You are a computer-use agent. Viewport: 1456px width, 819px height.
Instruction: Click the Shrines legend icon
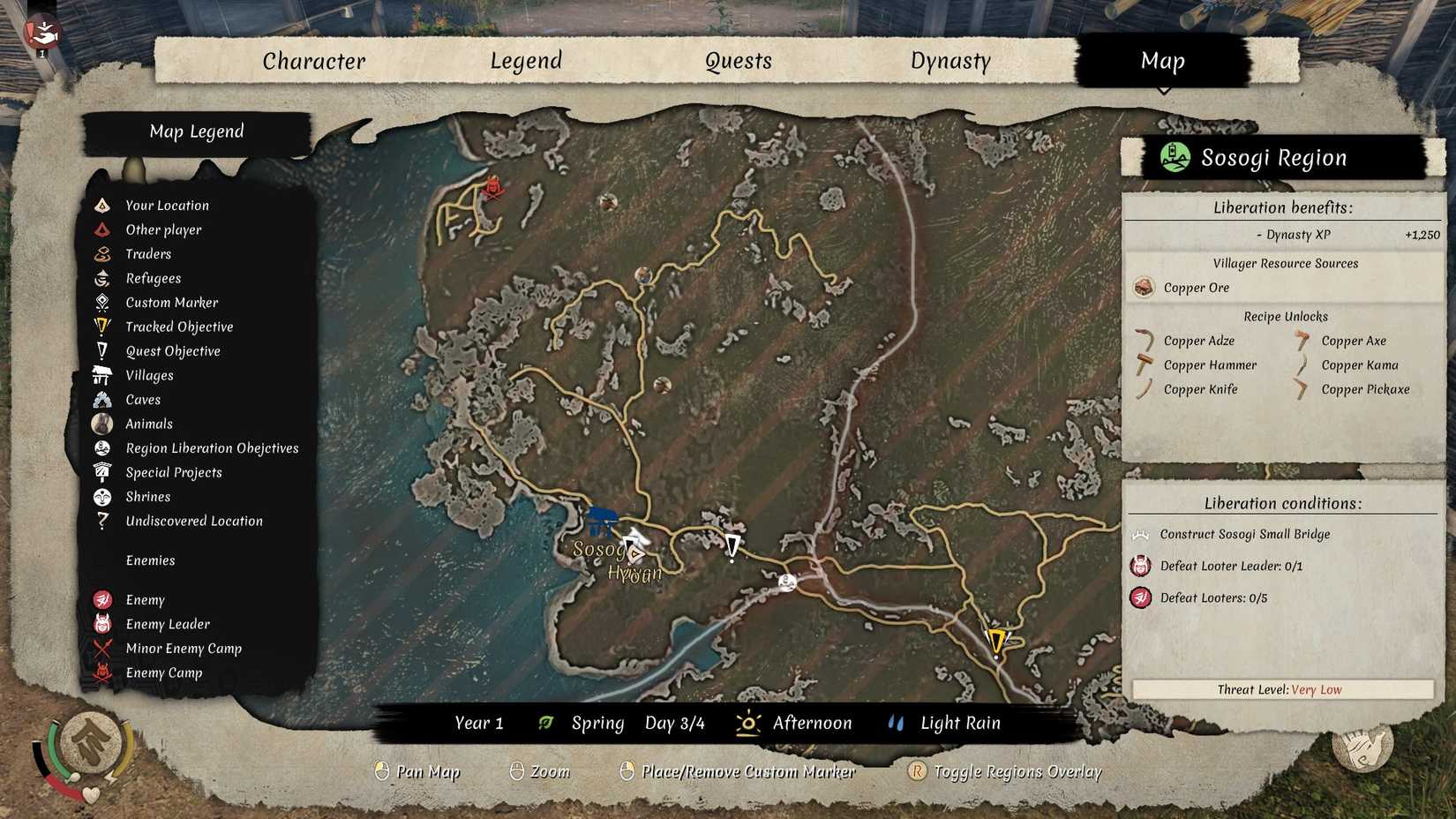pyautogui.click(x=102, y=496)
